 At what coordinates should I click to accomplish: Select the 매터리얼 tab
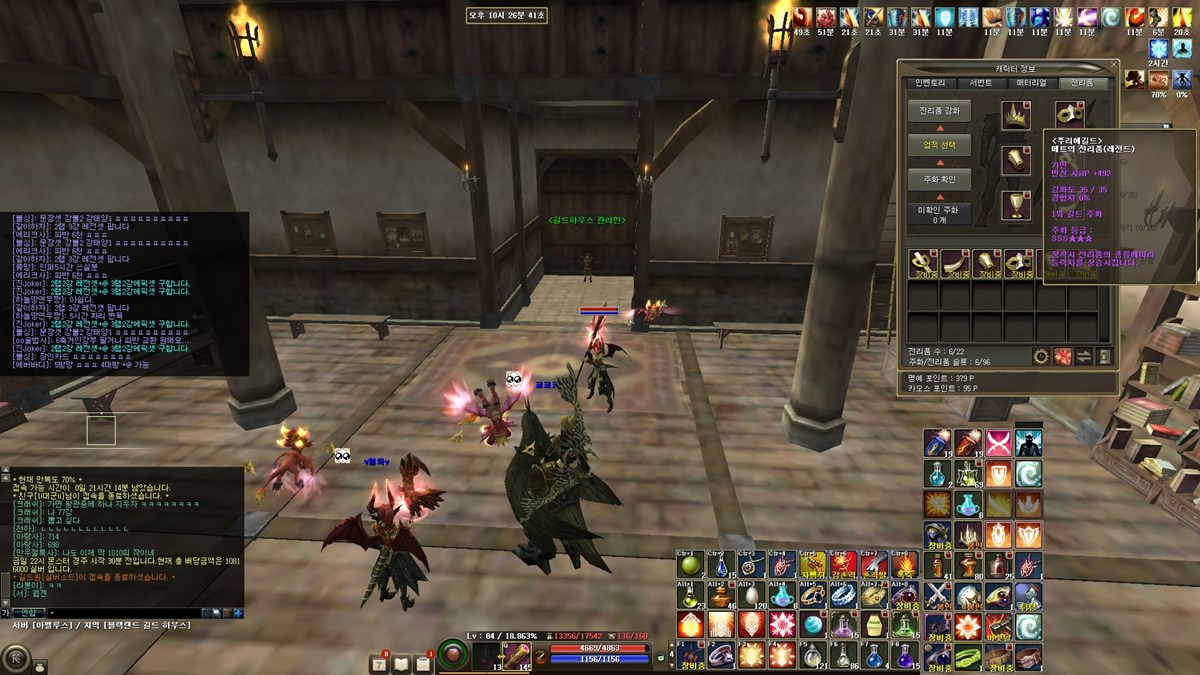coord(1031,83)
